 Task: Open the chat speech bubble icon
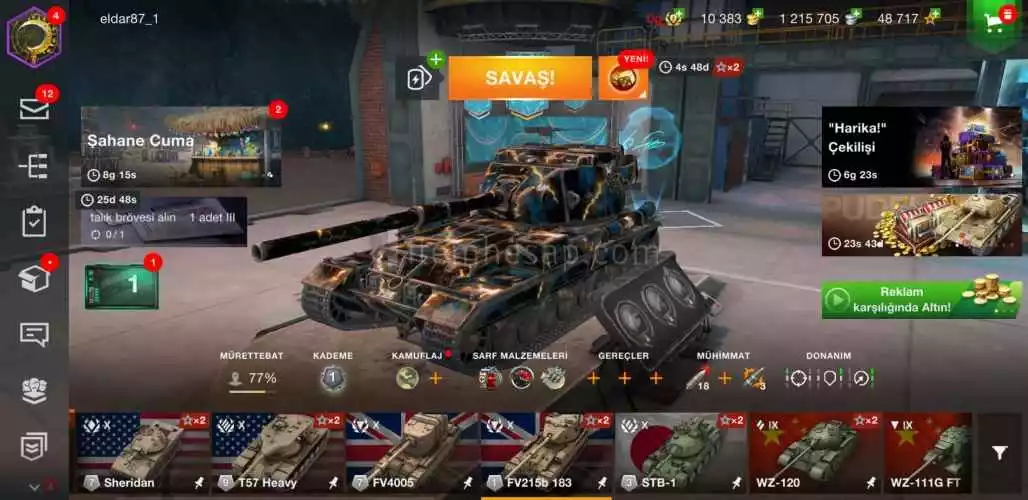pyautogui.click(x=33, y=334)
